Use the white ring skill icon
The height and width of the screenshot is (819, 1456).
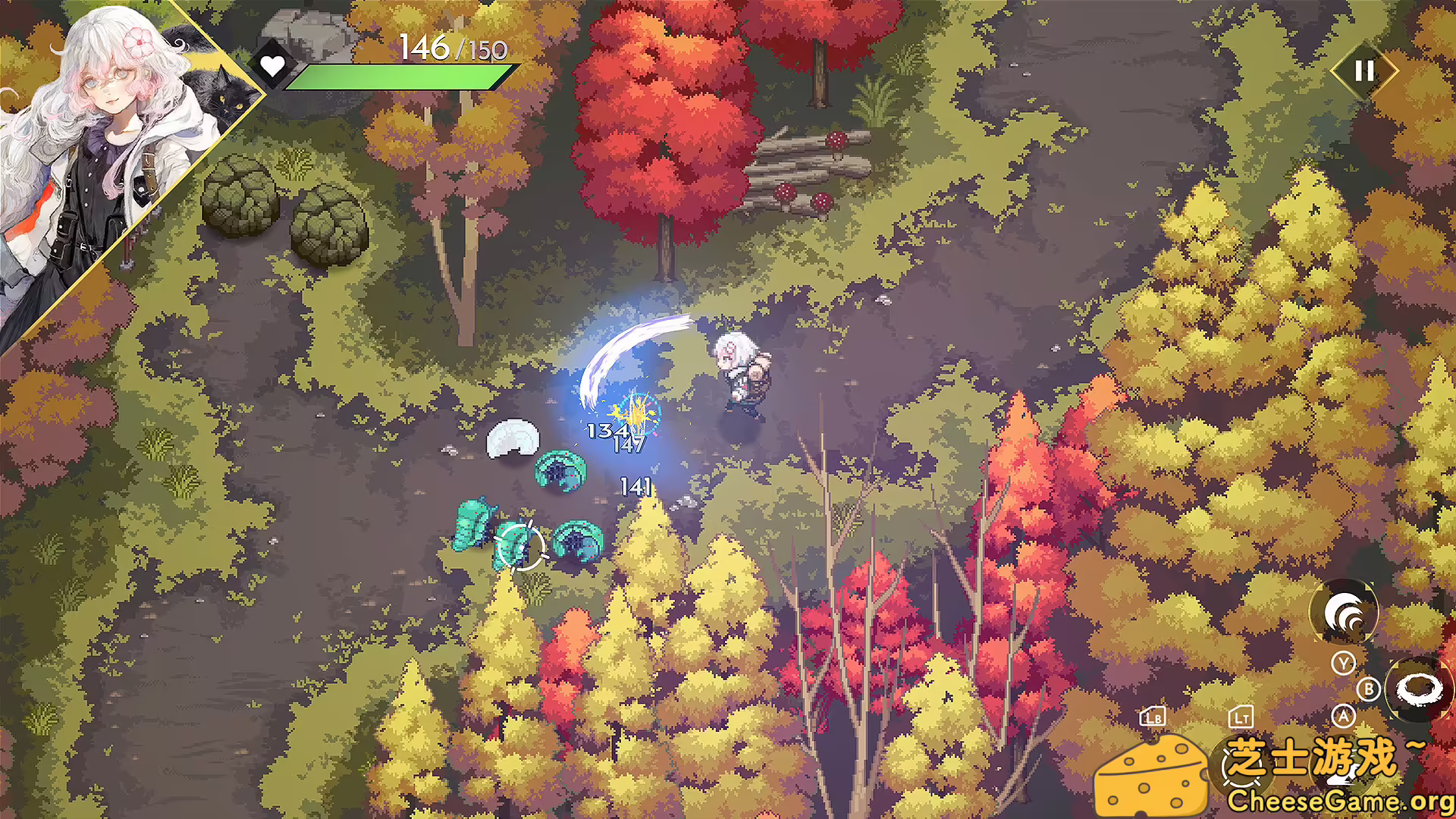point(1419,690)
